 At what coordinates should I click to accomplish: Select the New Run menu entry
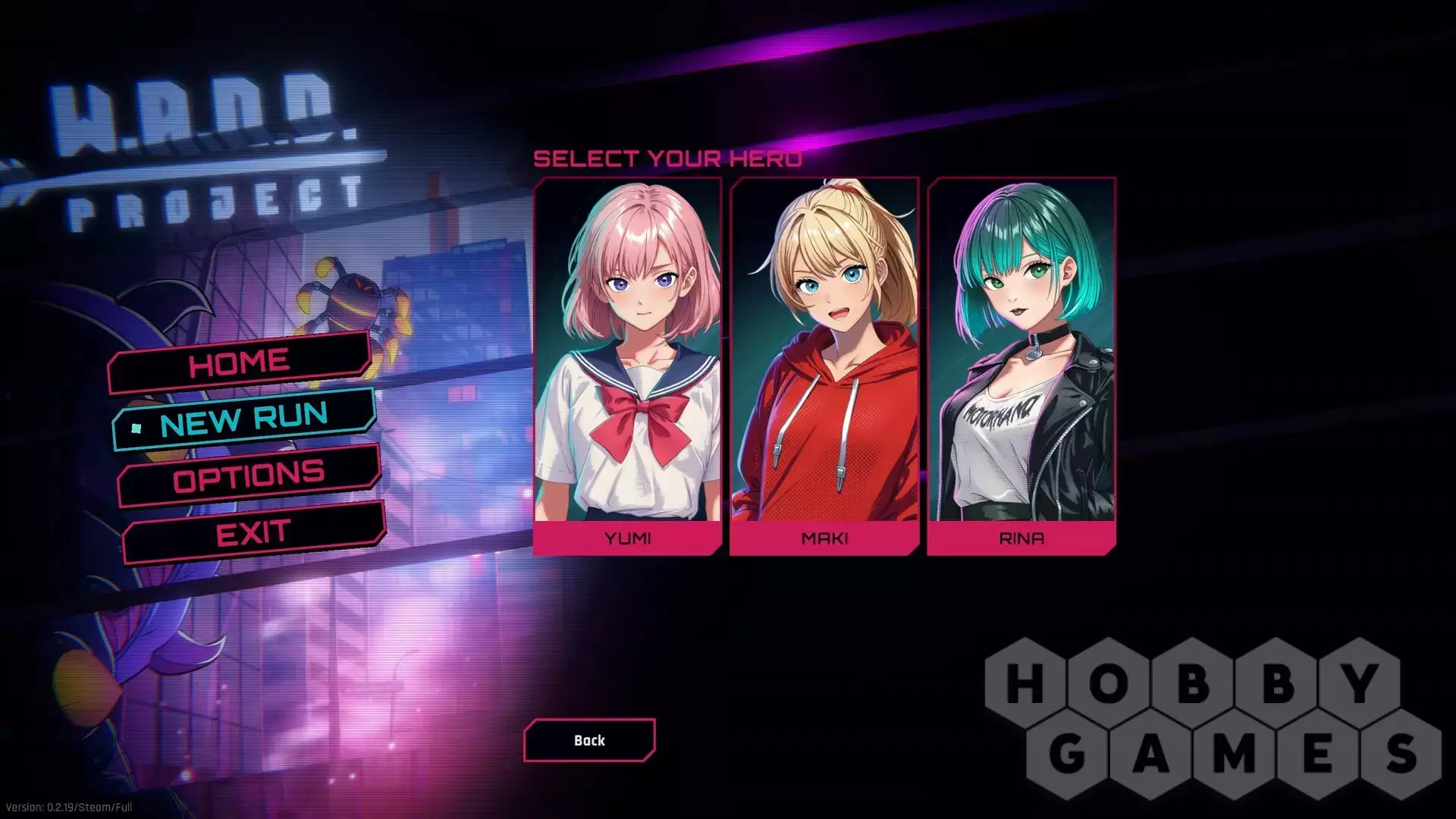pos(244,419)
